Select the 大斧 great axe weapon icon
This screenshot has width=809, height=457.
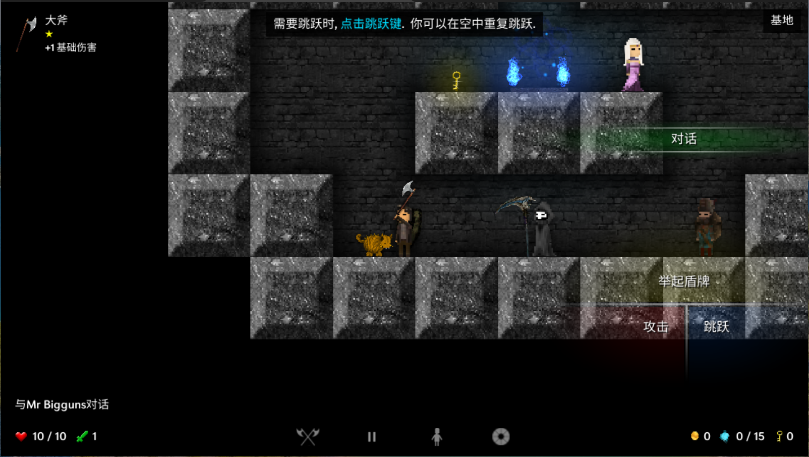[26, 33]
